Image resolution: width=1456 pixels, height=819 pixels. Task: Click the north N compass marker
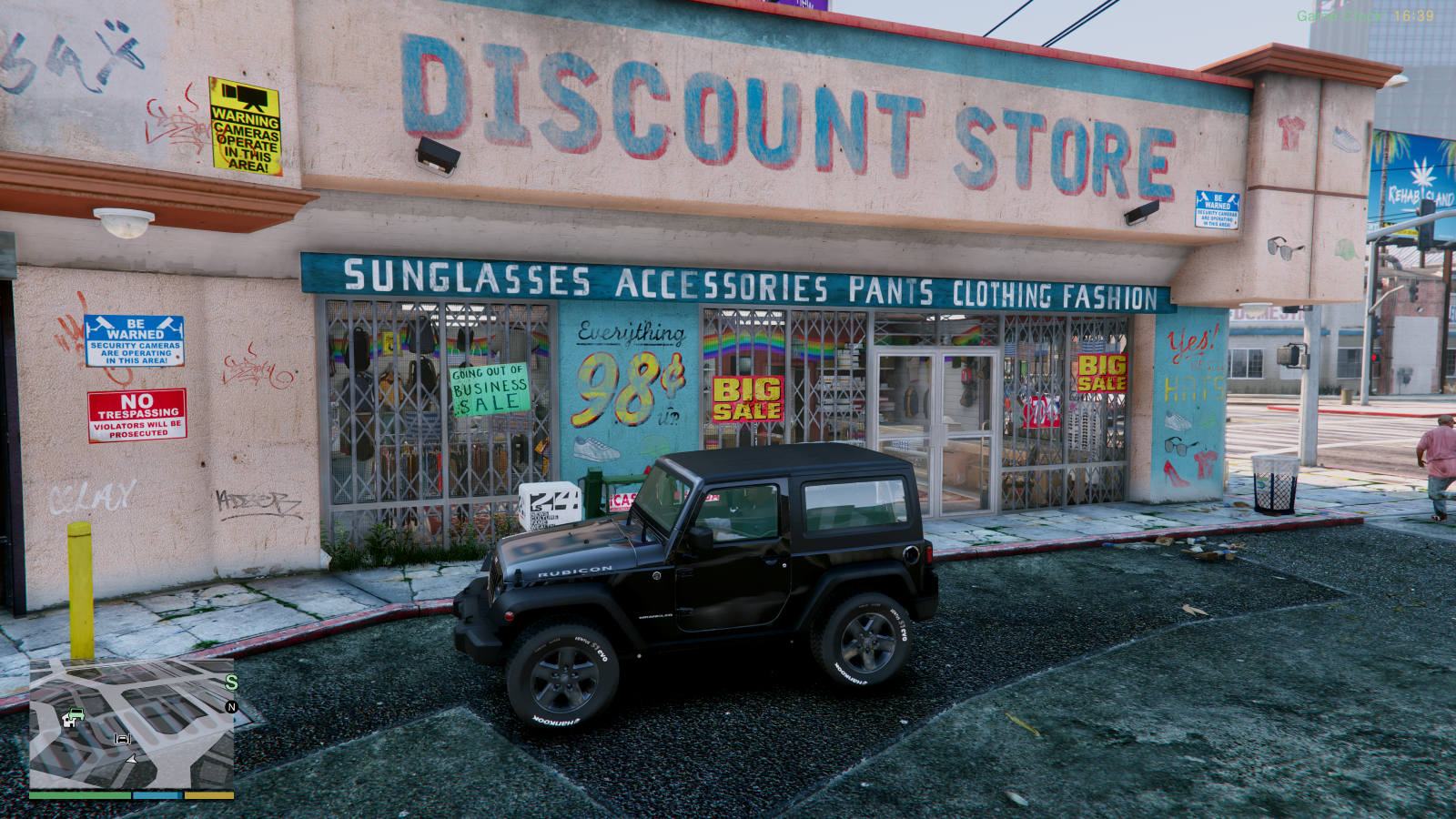click(x=231, y=707)
